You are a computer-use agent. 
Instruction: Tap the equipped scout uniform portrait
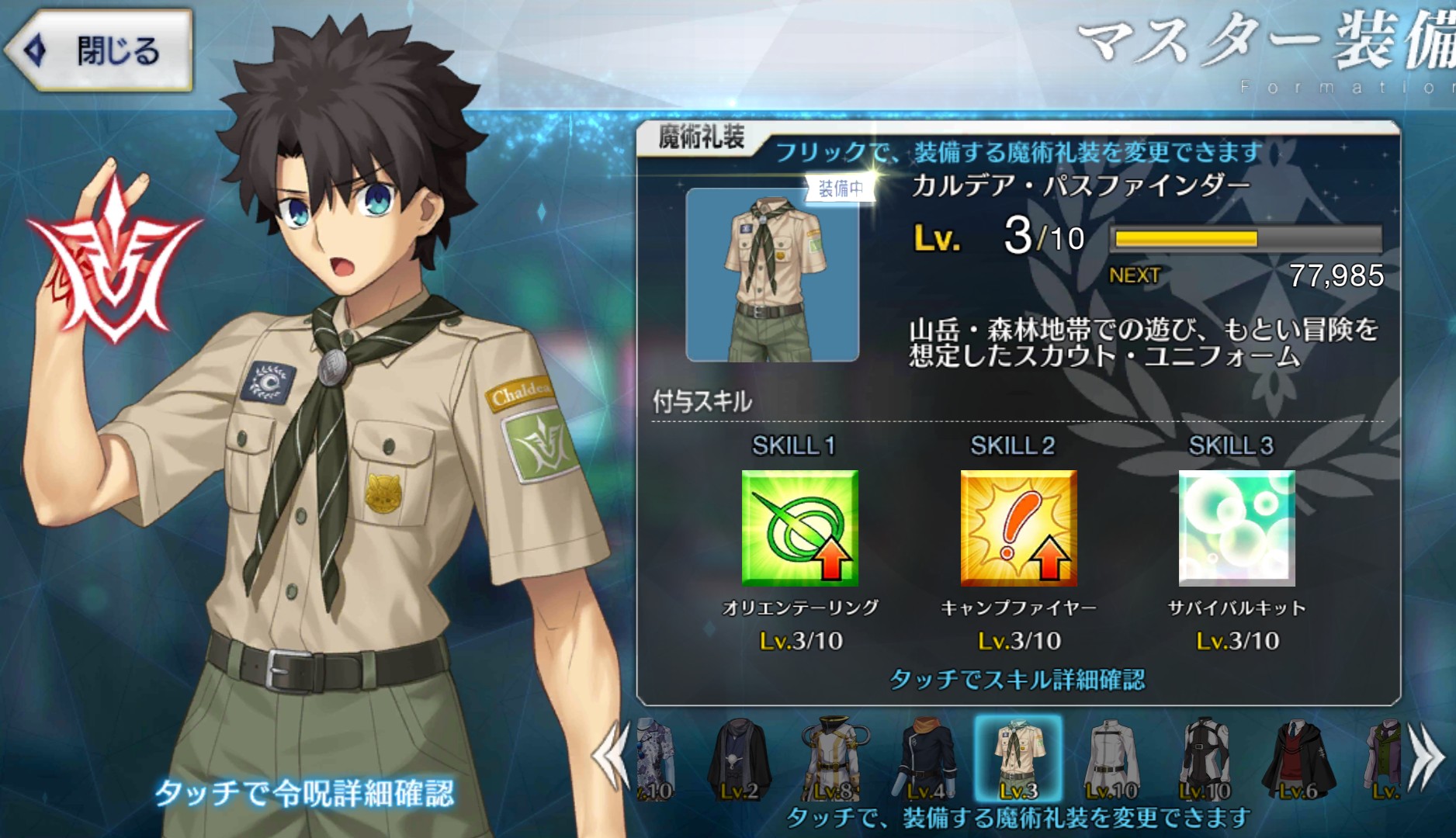point(772,275)
